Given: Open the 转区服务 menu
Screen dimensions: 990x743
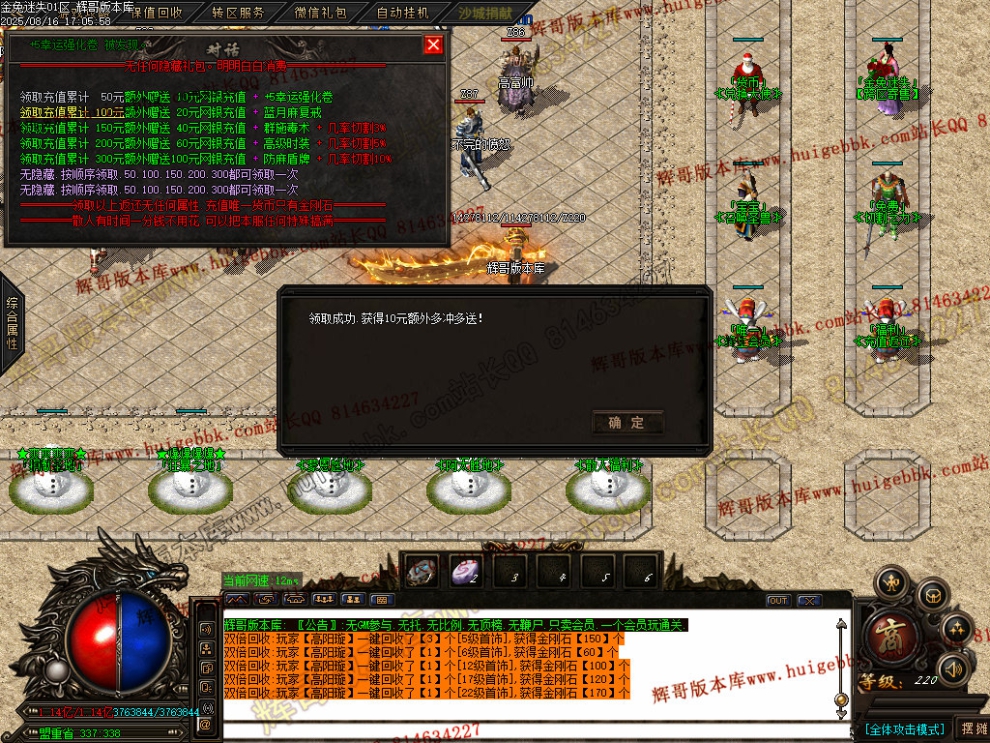Looking at the screenshot, I should coord(239,13).
